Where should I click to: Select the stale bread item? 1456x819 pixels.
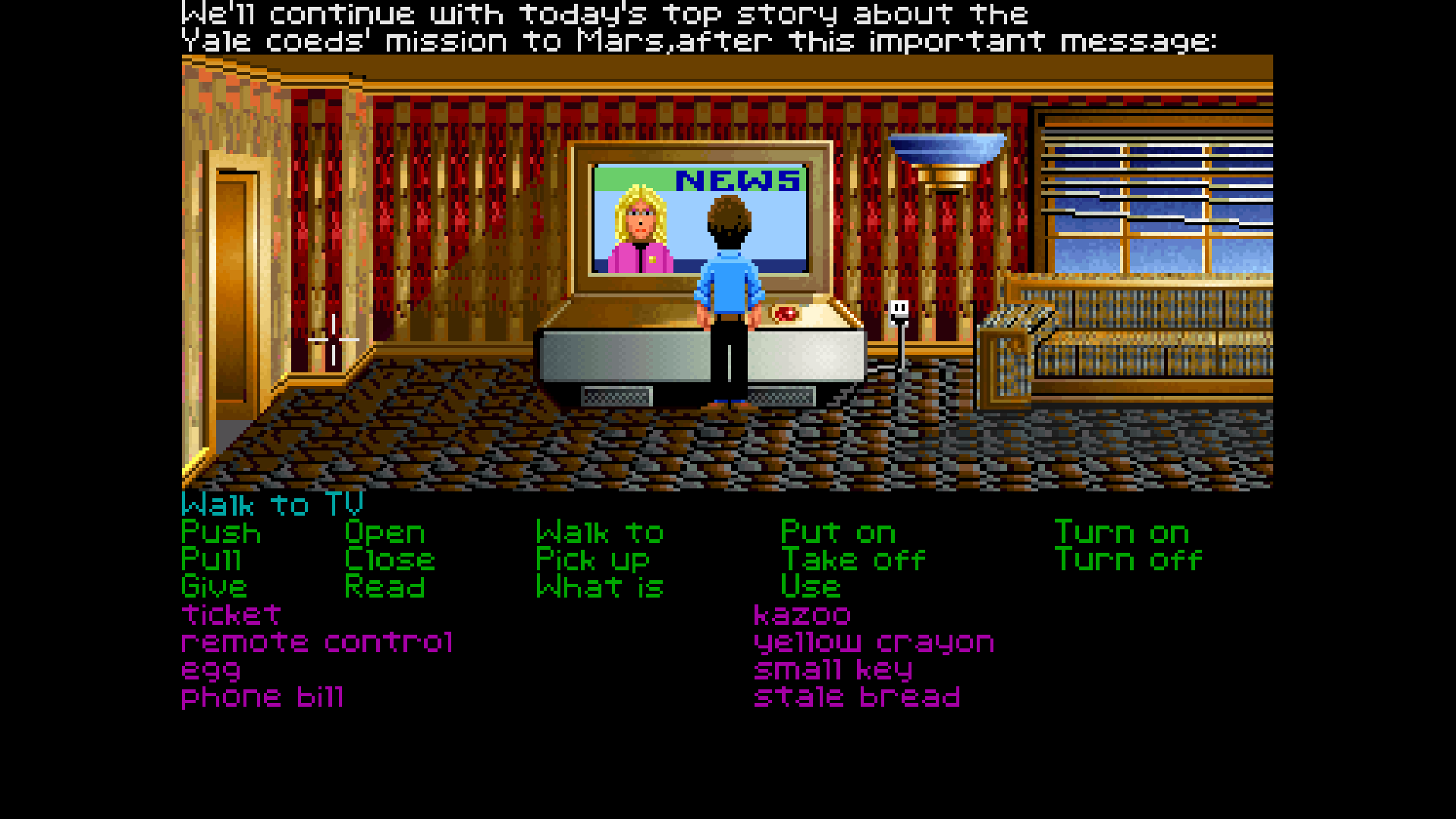coord(857,697)
